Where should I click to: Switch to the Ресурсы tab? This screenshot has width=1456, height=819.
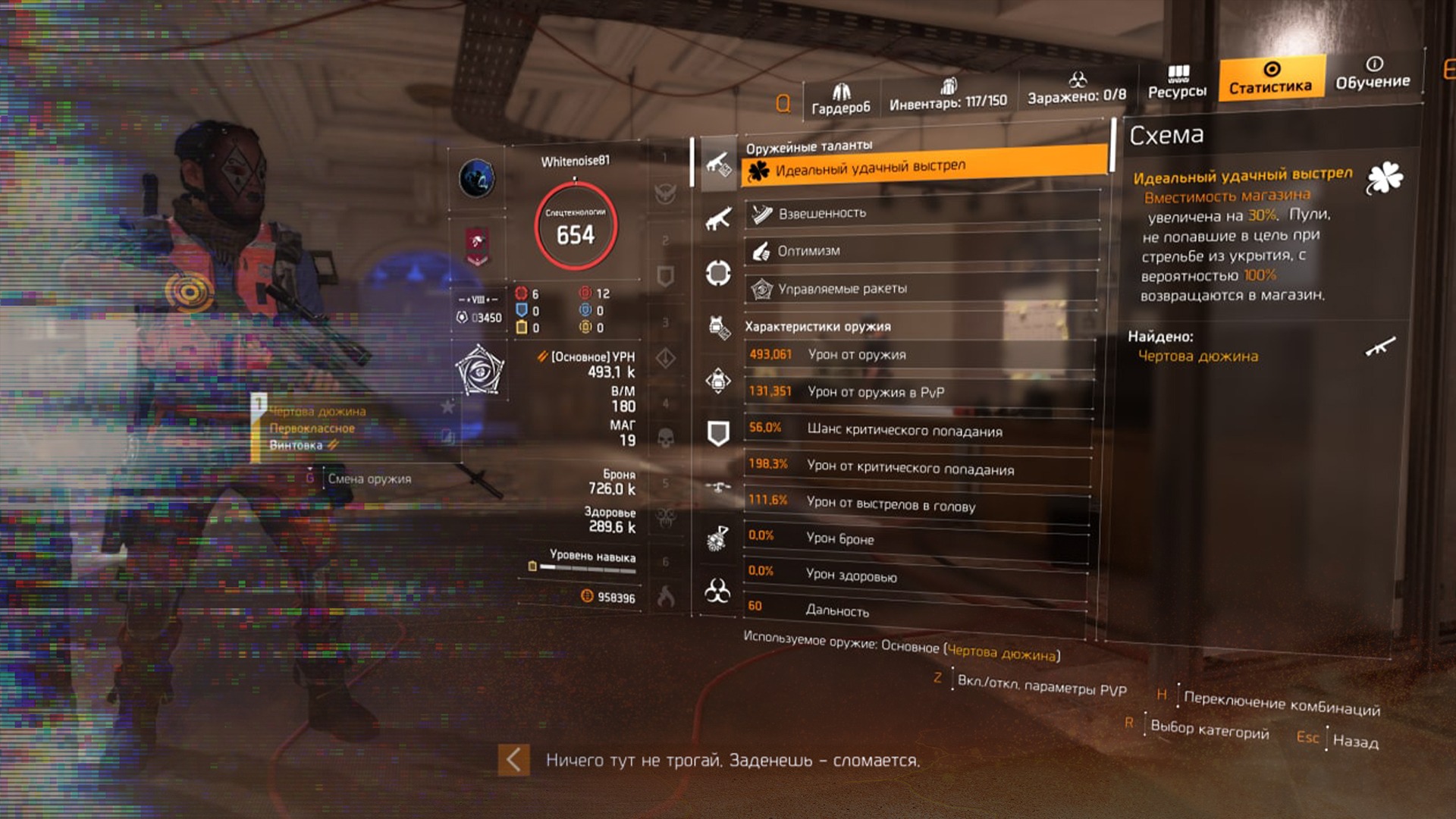click(x=1177, y=82)
